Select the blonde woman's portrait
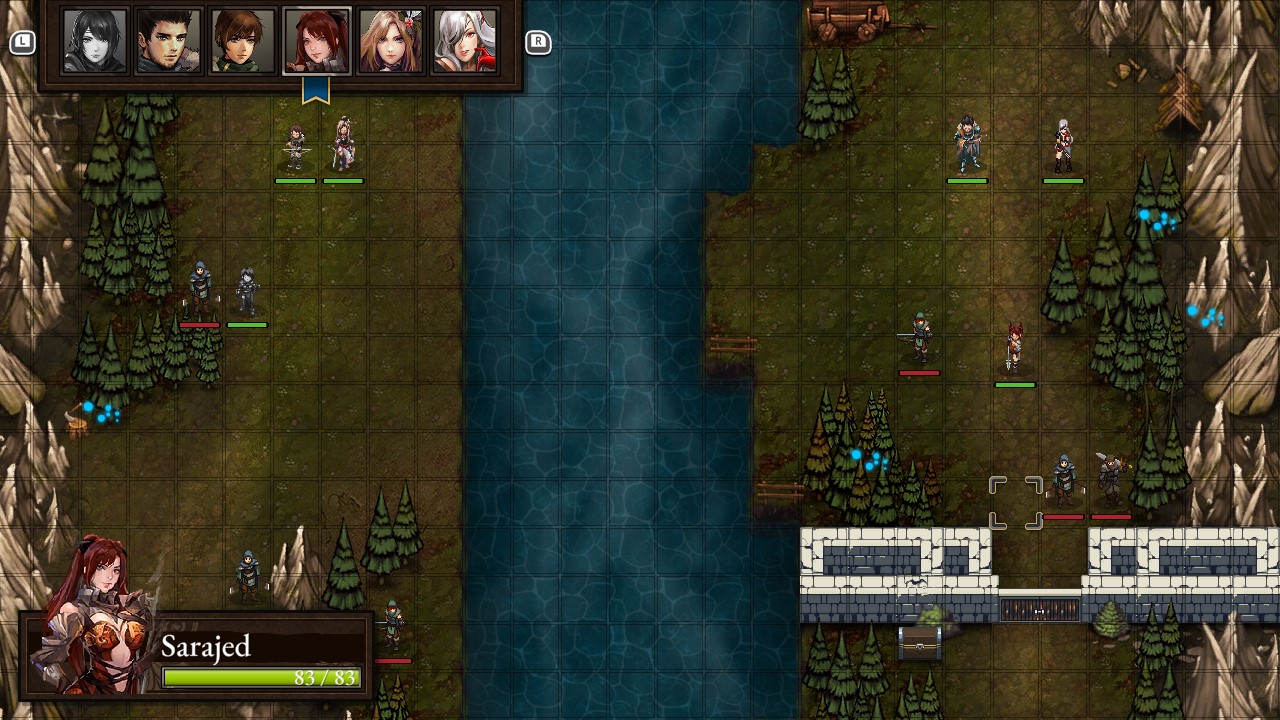The image size is (1280, 720). [x=391, y=40]
